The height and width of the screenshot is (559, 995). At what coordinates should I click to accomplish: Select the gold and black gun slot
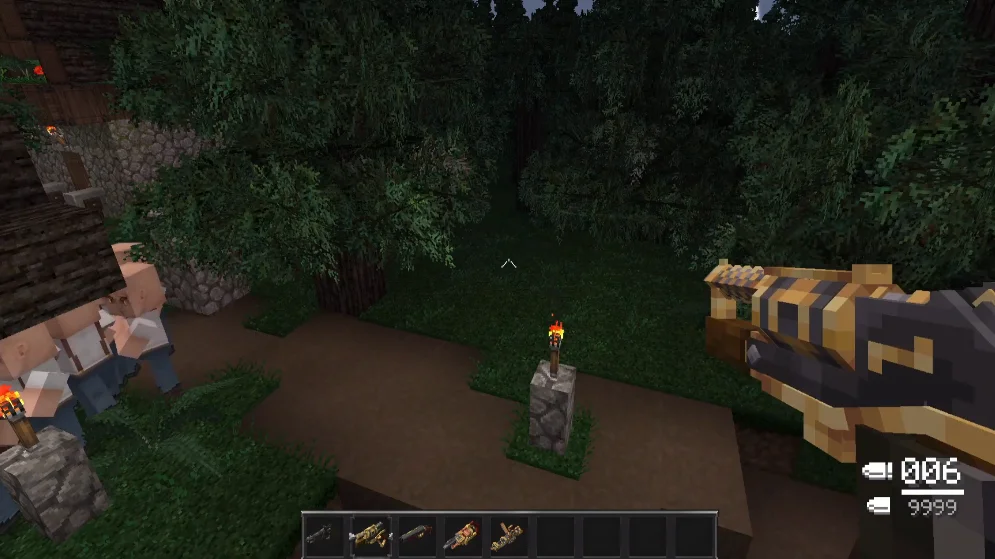coord(369,533)
